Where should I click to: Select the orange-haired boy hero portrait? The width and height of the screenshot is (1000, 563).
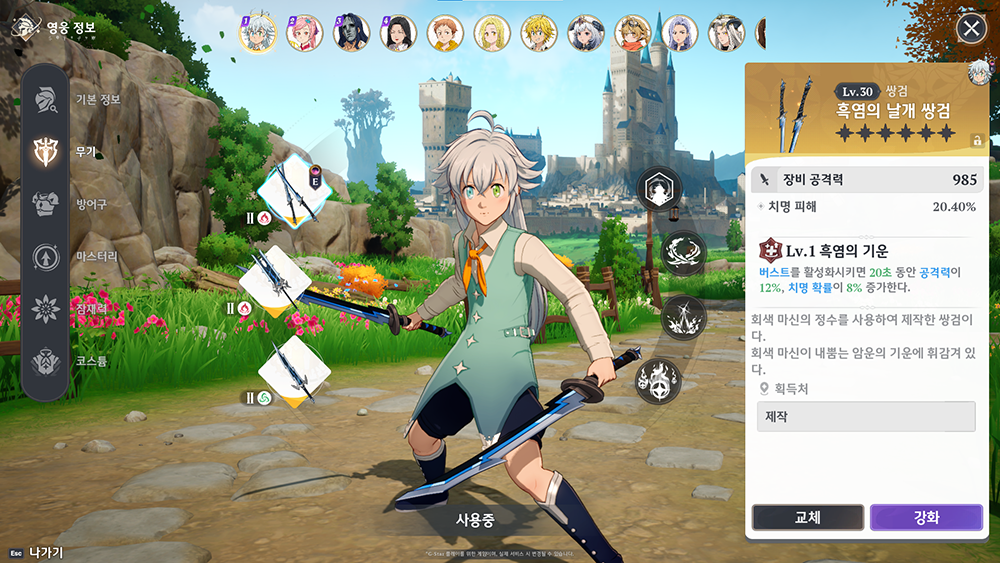[x=445, y=33]
